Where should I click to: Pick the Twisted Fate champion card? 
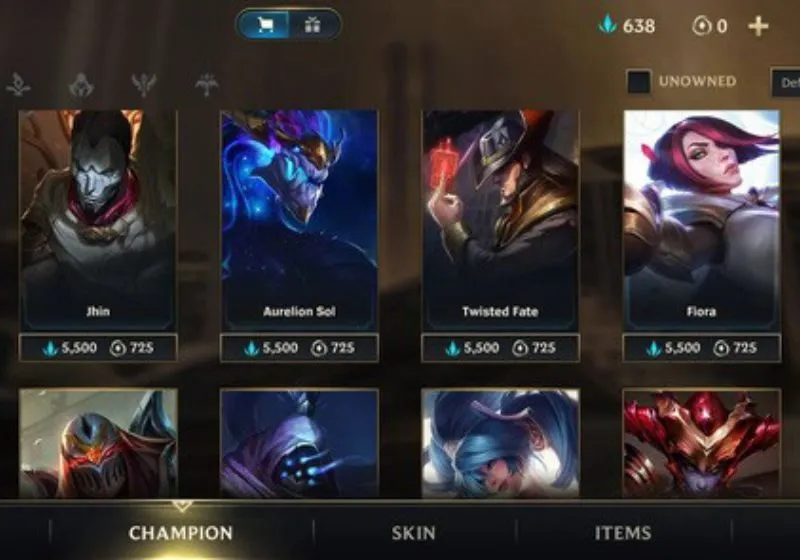(501, 220)
